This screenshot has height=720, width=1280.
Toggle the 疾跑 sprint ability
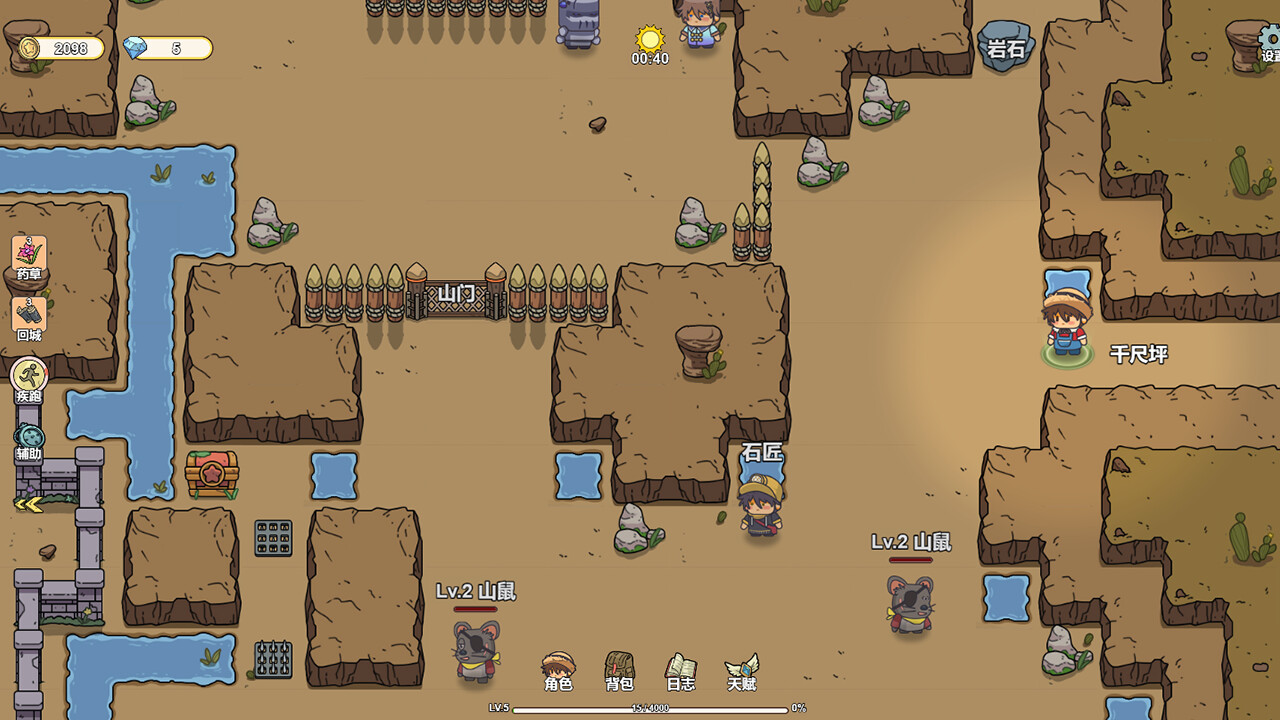click(29, 378)
